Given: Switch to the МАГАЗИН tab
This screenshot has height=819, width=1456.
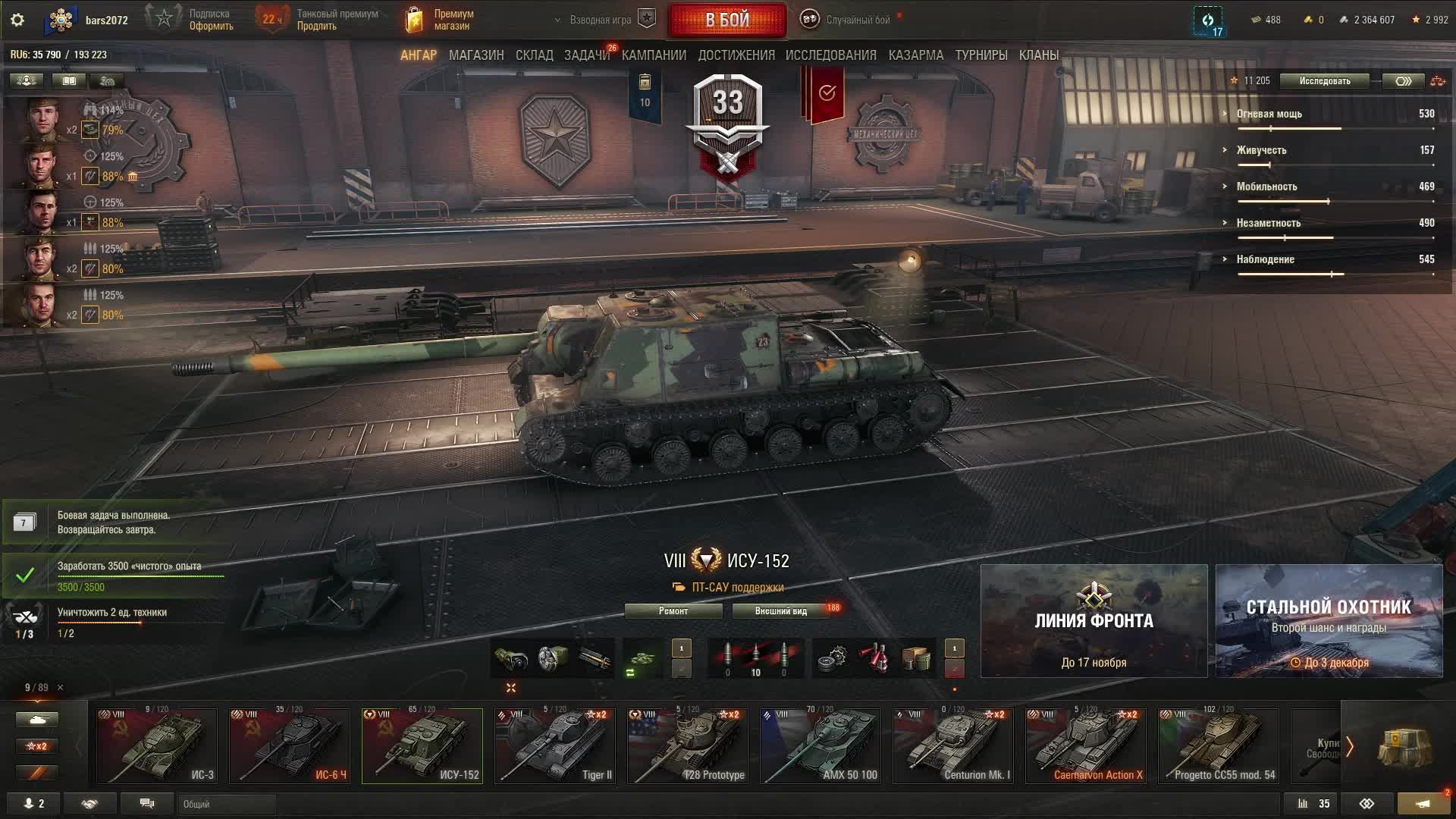Looking at the screenshot, I should point(476,55).
